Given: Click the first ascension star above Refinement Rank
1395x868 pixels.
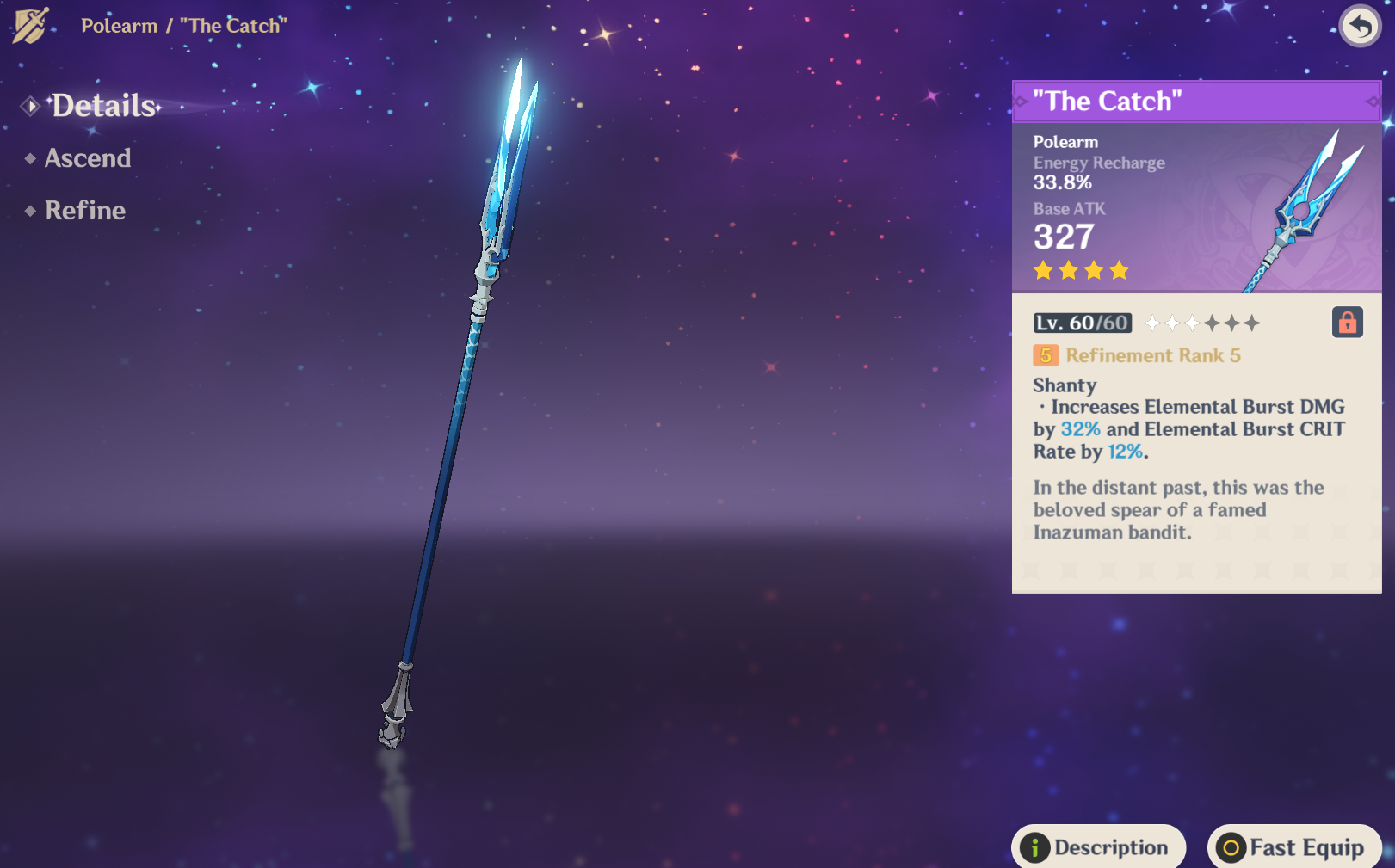Looking at the screenshot, I should point(1151,323).
